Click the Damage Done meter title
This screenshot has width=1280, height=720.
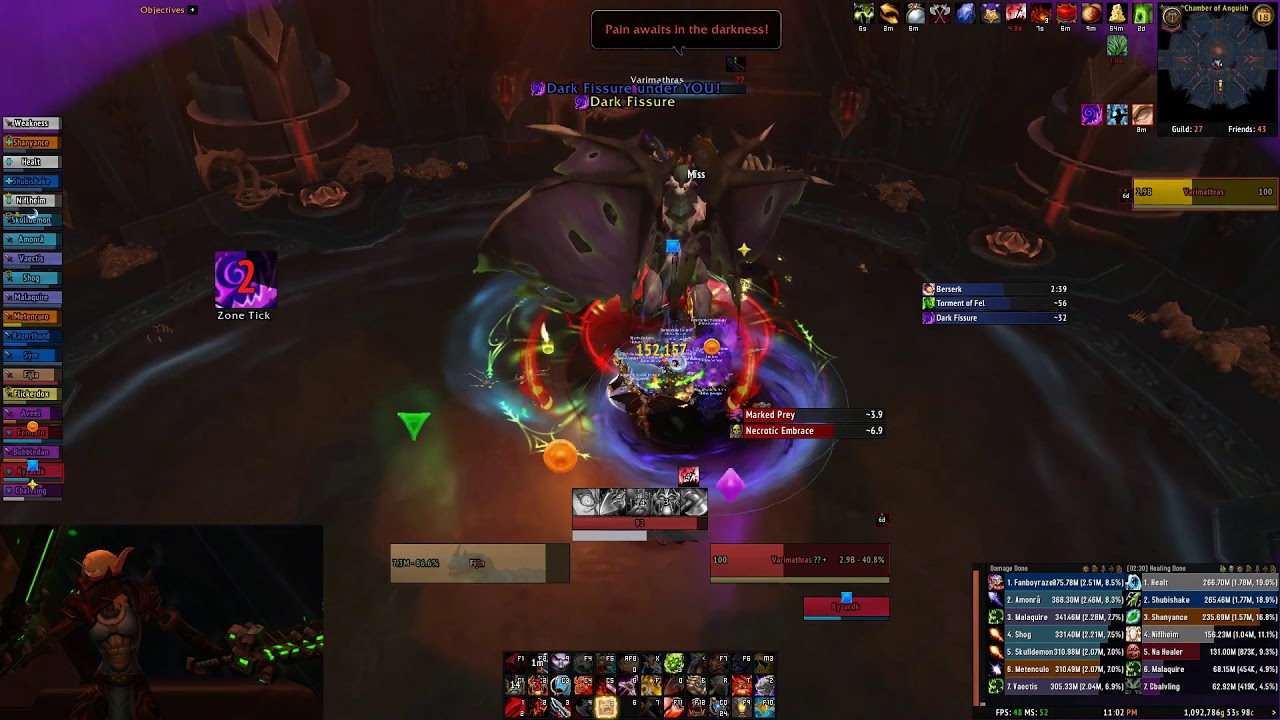(x=1008, y=569)
